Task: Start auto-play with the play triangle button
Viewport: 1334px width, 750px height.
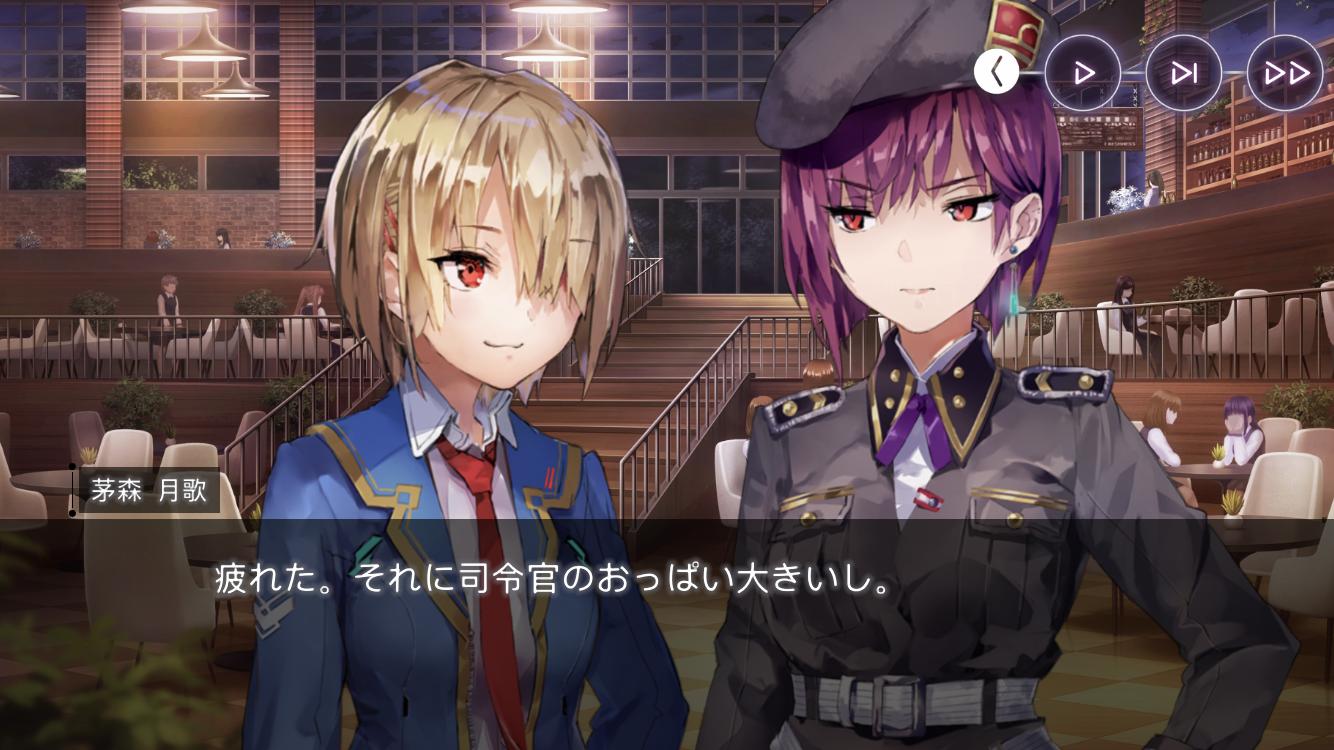Action: [x=1083, y=72]
